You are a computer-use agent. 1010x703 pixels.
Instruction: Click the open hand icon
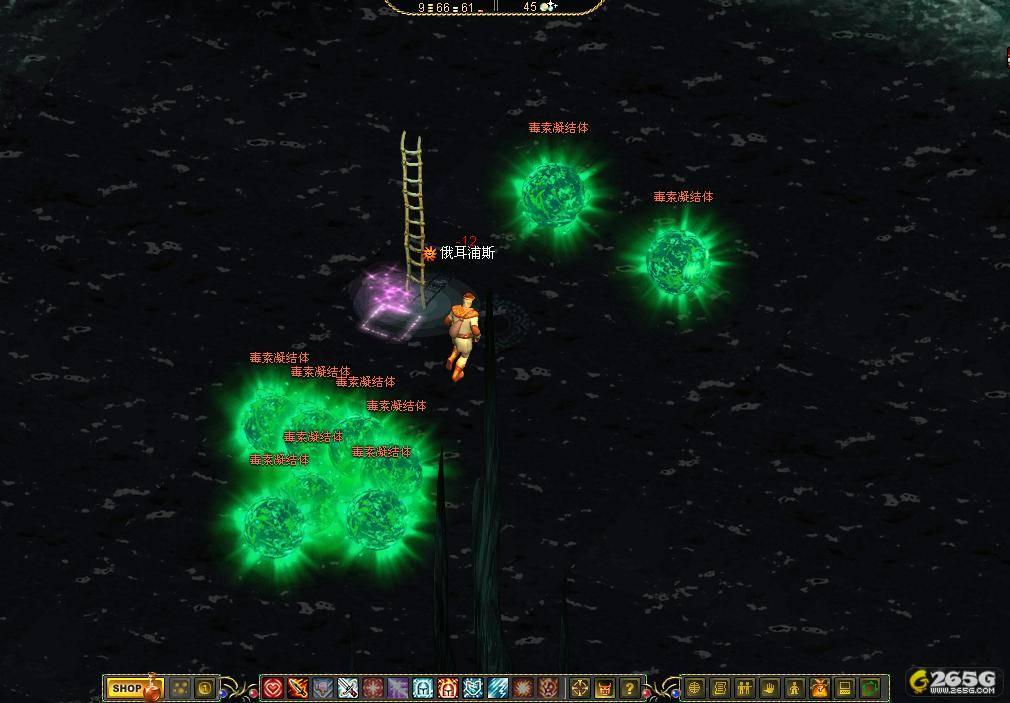[770, 688]
